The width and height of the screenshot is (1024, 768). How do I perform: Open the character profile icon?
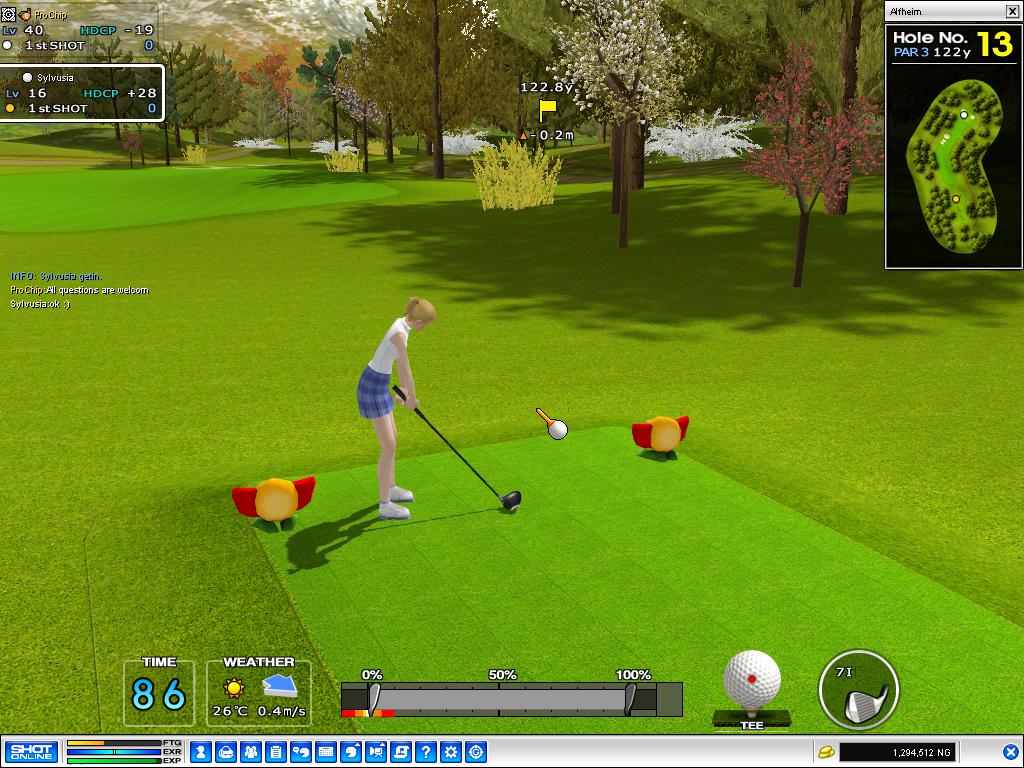point(201,752)
